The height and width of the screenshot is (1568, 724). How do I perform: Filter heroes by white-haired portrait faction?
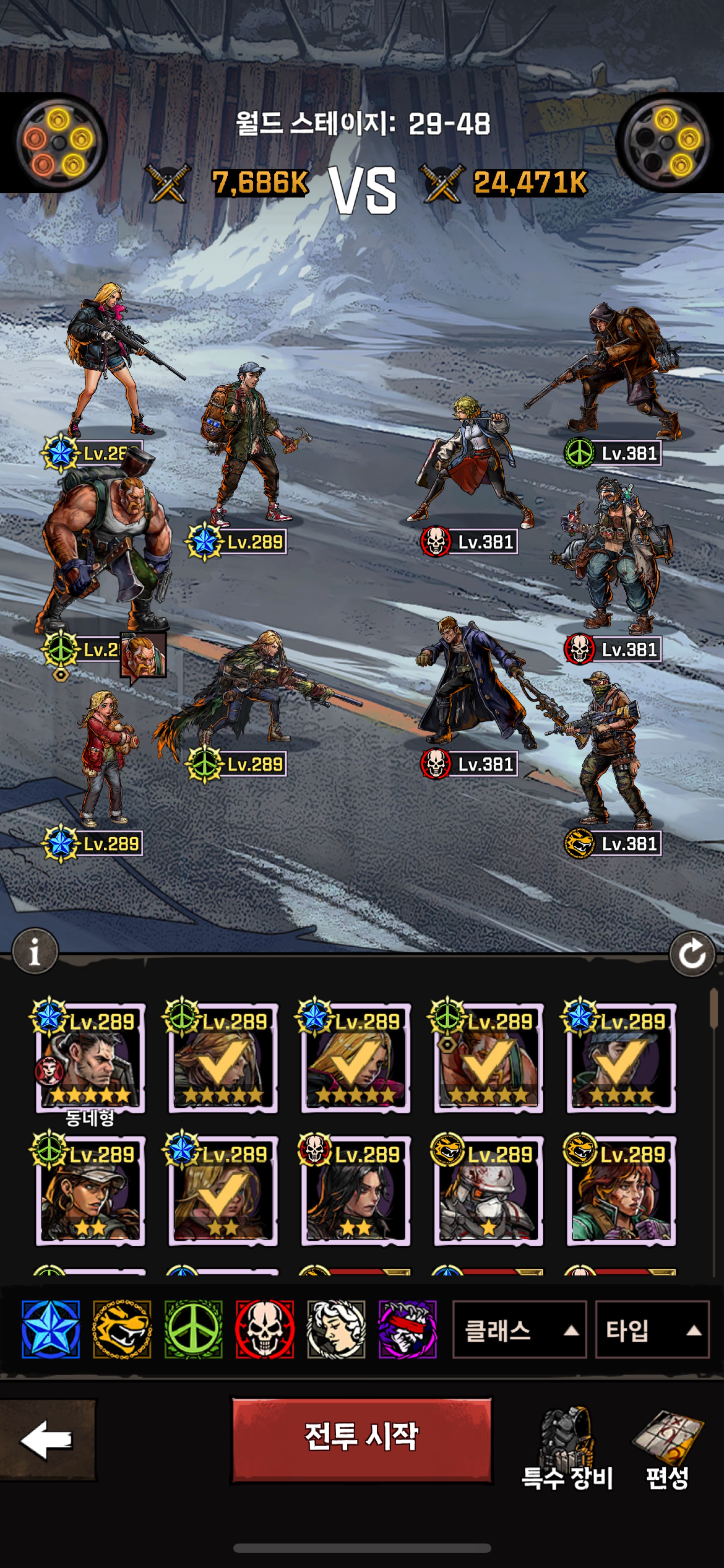[x=336, y=1330]
